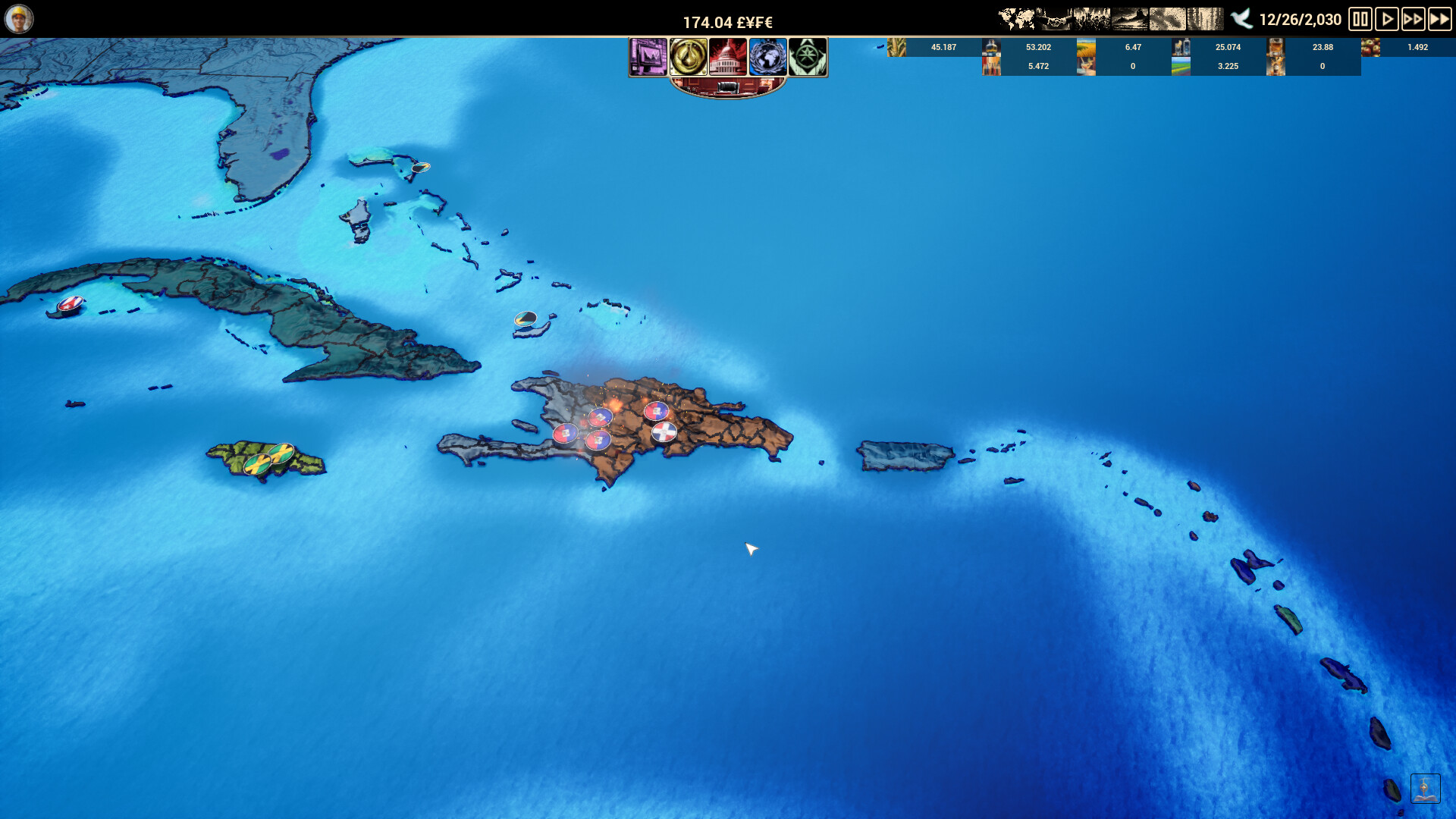Click the currency total showing 174.04
Viewport: 1456px width, 819px height.
(728, 22)
